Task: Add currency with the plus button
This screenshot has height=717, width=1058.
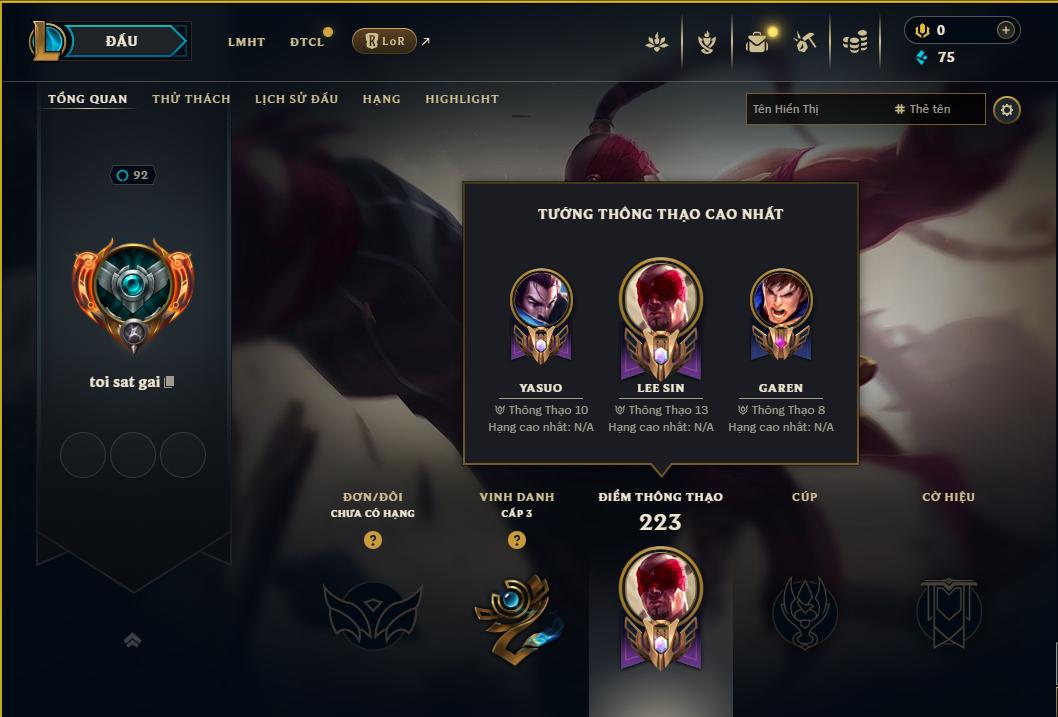Action: [1006, 31]
